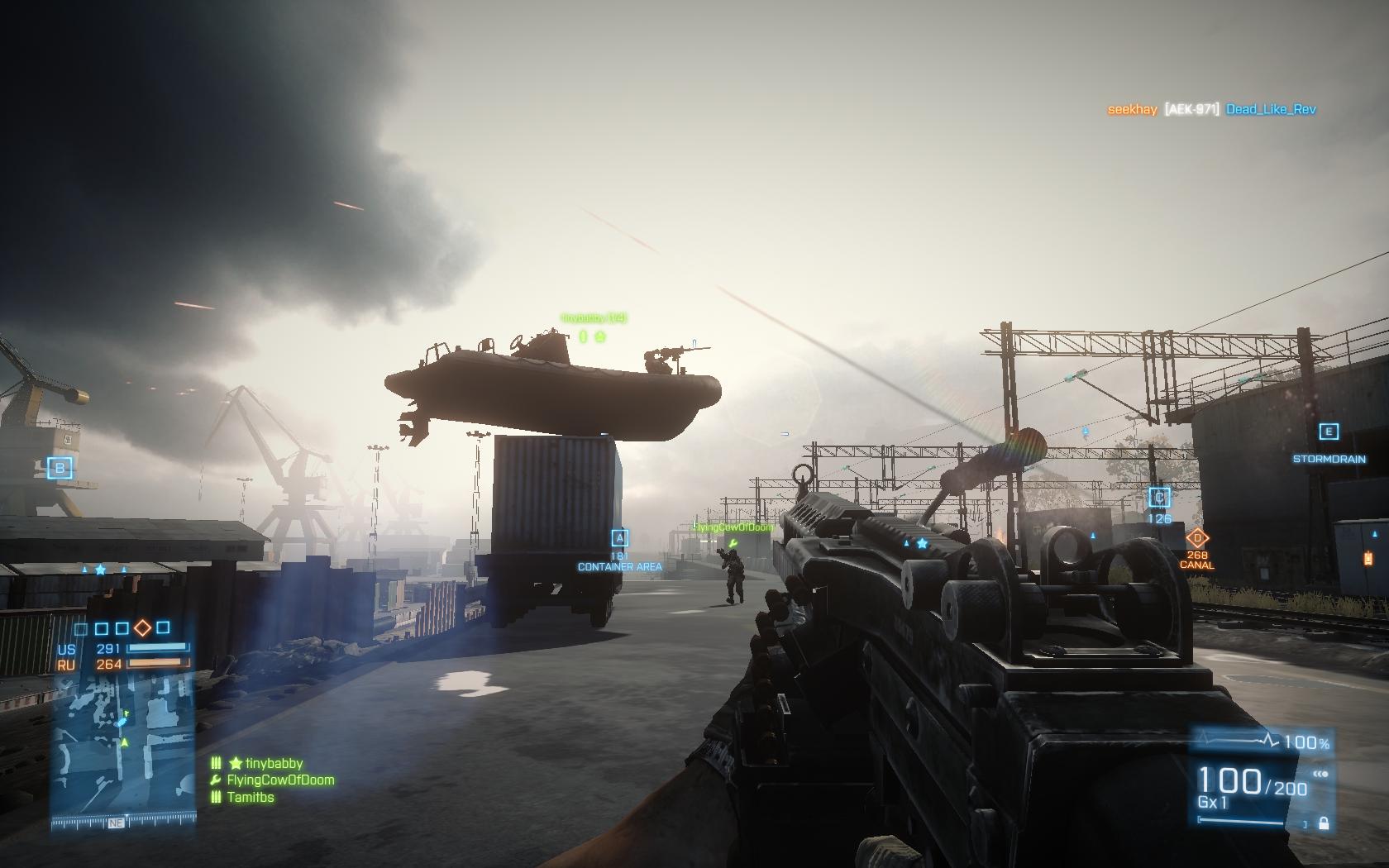Select the A Container Area objective marker
Viewport: 1389px width, 868px height.
coord(619,537)
